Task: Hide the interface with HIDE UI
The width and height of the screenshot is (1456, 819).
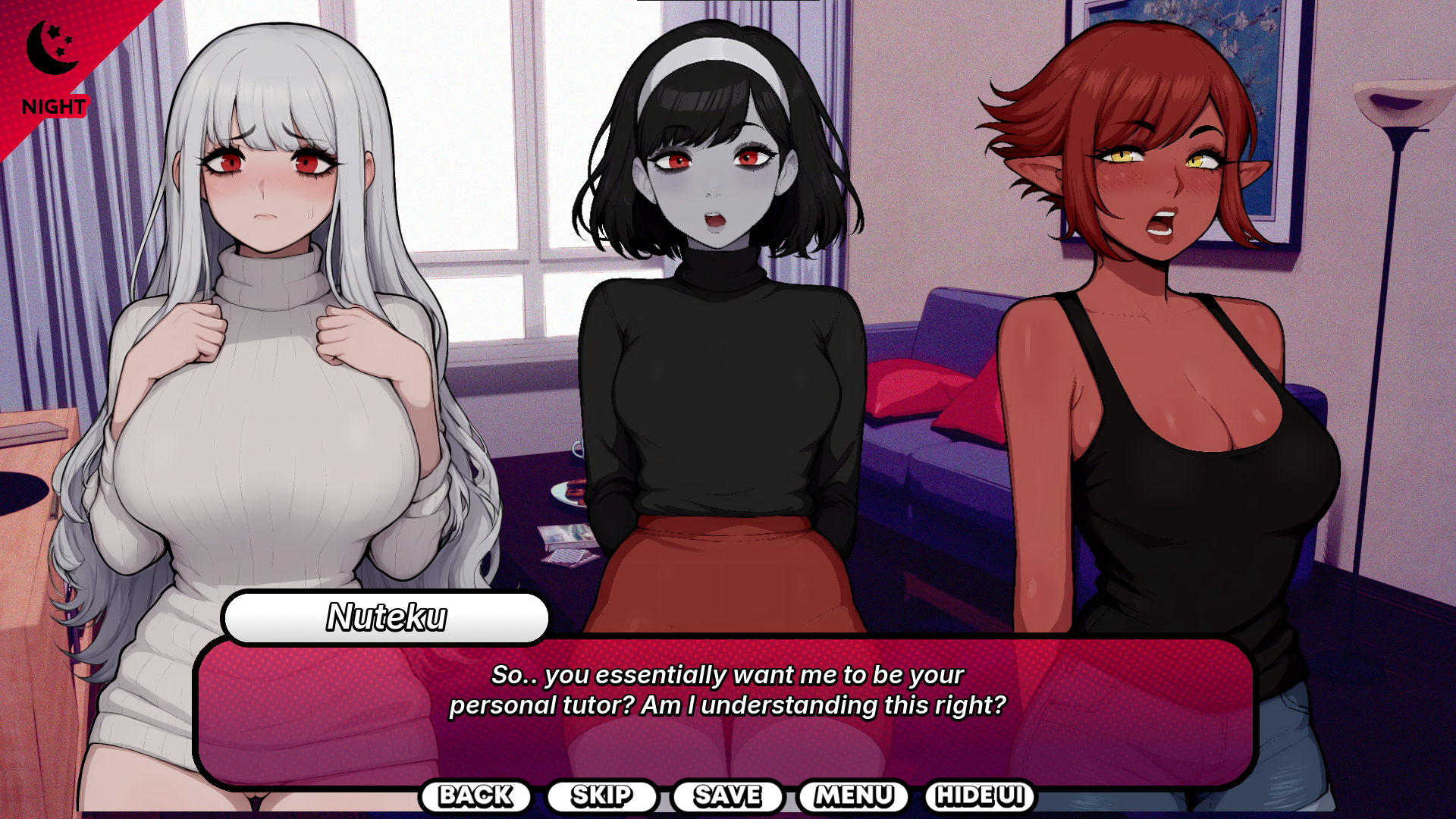Action: click(x=980, y=795)
